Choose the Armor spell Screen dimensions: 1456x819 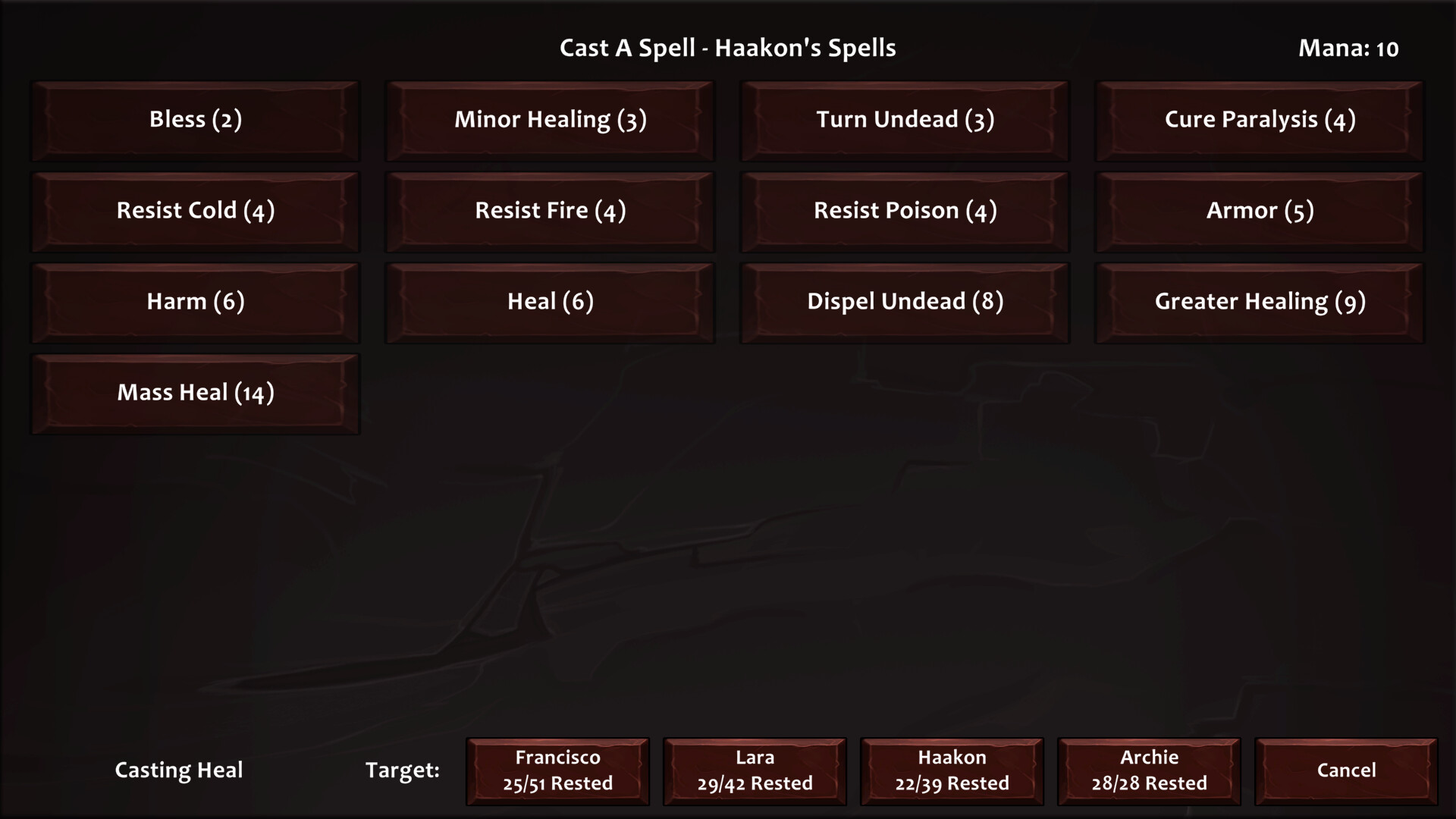1259,211
